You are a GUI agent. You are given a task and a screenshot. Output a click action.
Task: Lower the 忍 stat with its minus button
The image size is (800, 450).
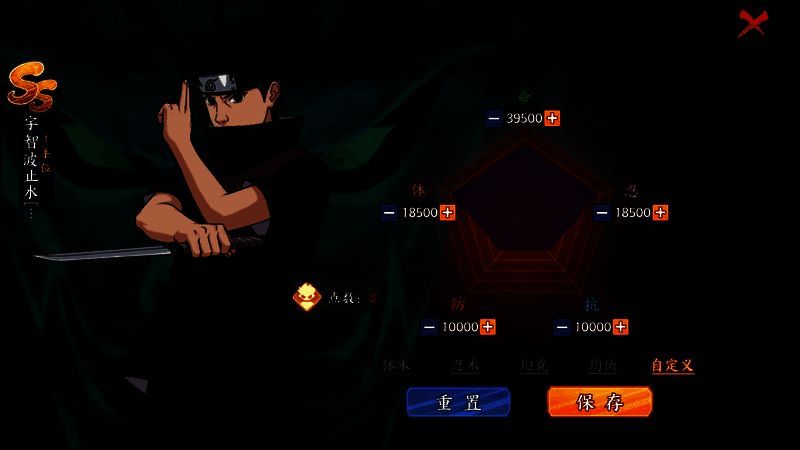(x=602, y=212)
